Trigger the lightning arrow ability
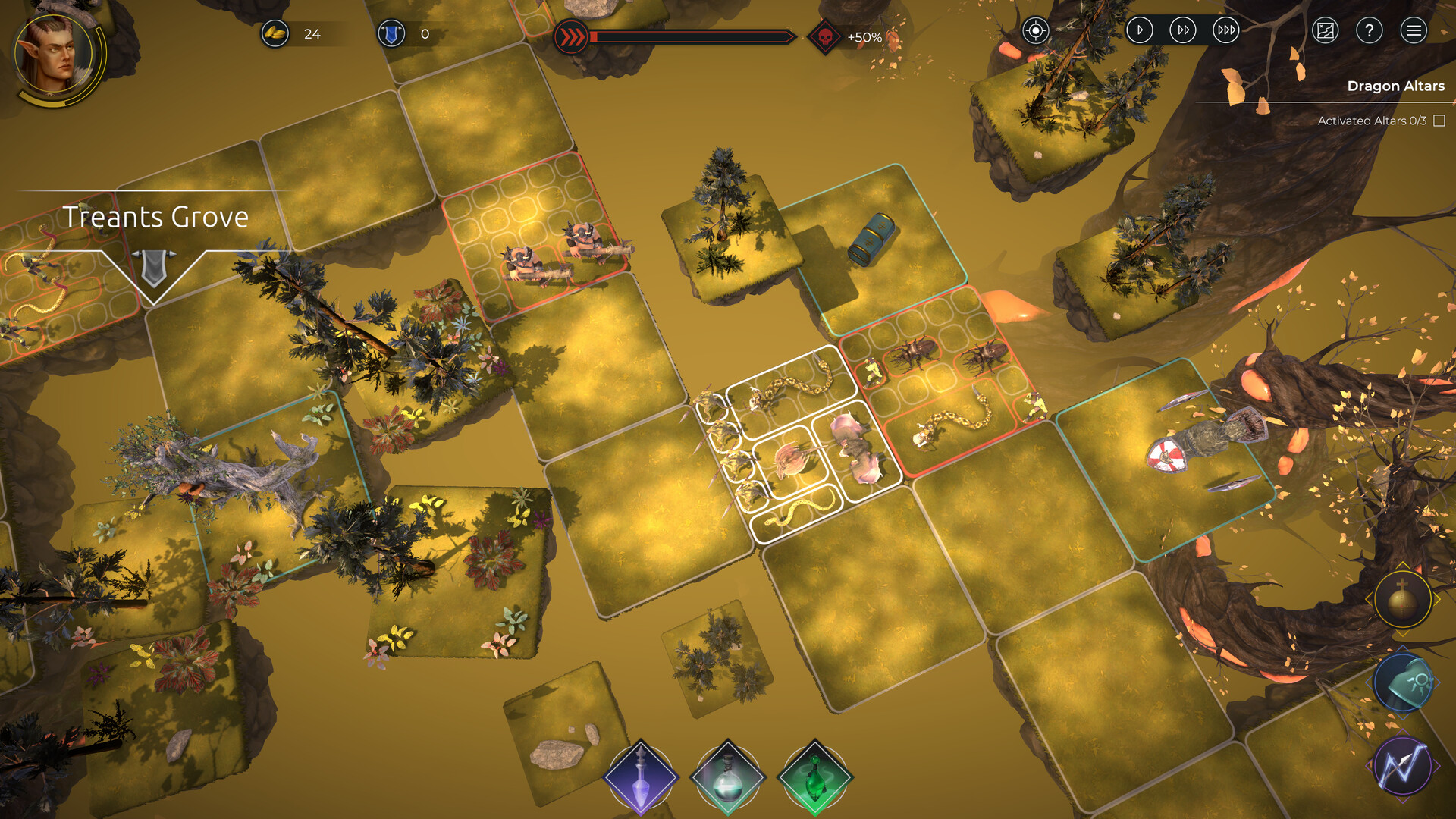 1401,766
